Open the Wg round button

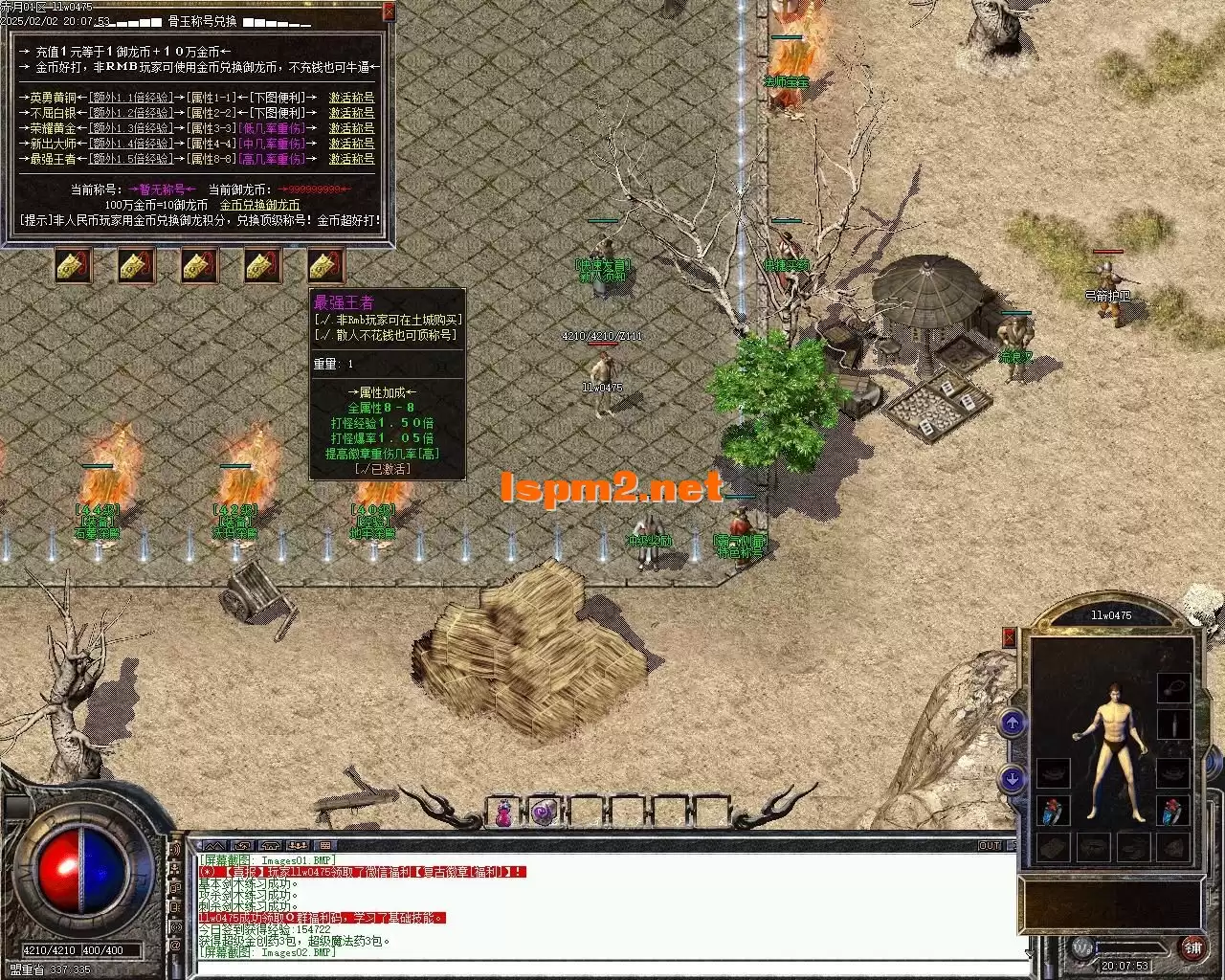click(x=1082, y=947)
